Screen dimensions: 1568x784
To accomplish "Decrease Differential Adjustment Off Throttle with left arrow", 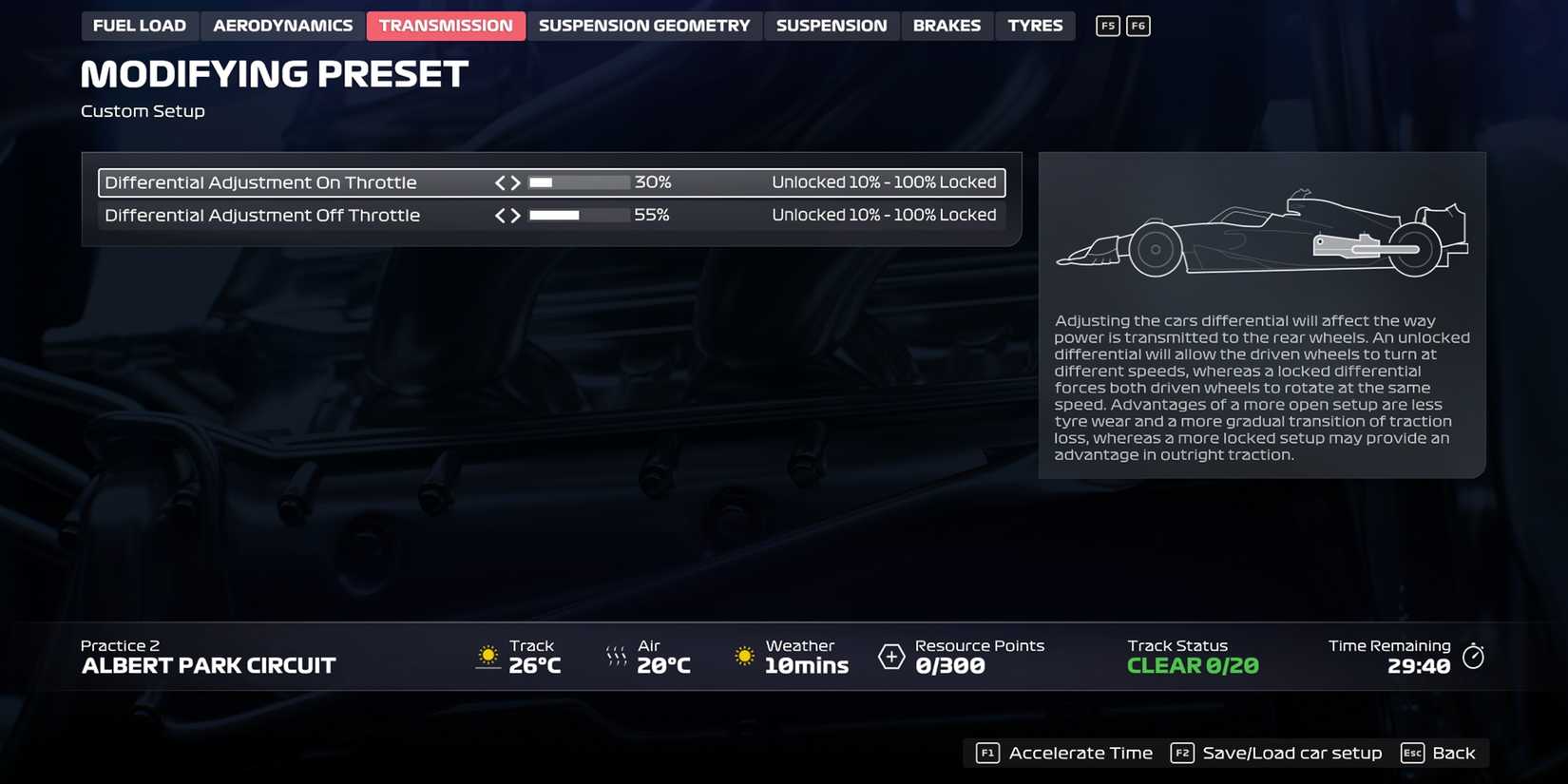I will click(x=502, y=215).
